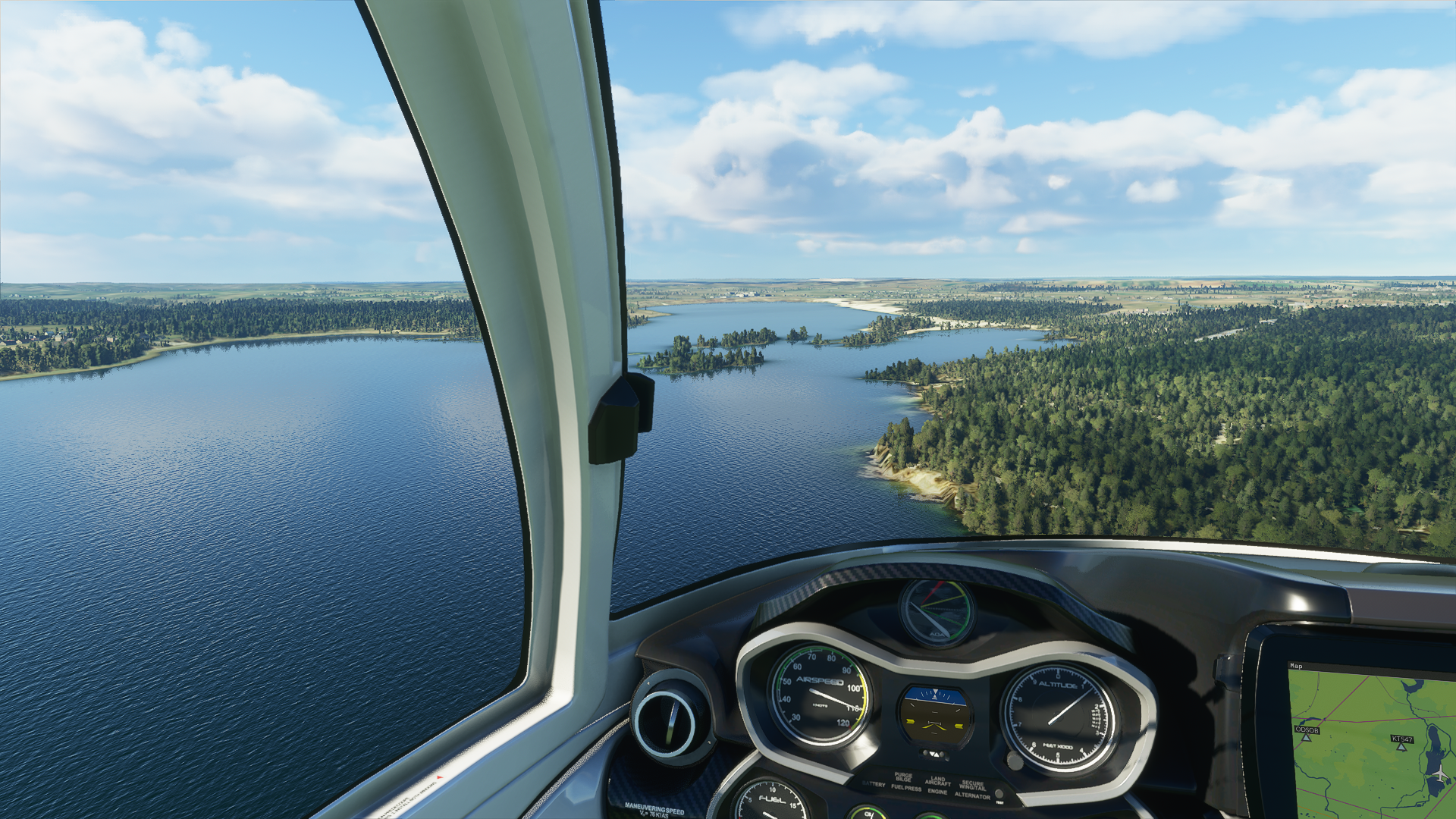Select the ODSOB waypoint on the map

1306,737
